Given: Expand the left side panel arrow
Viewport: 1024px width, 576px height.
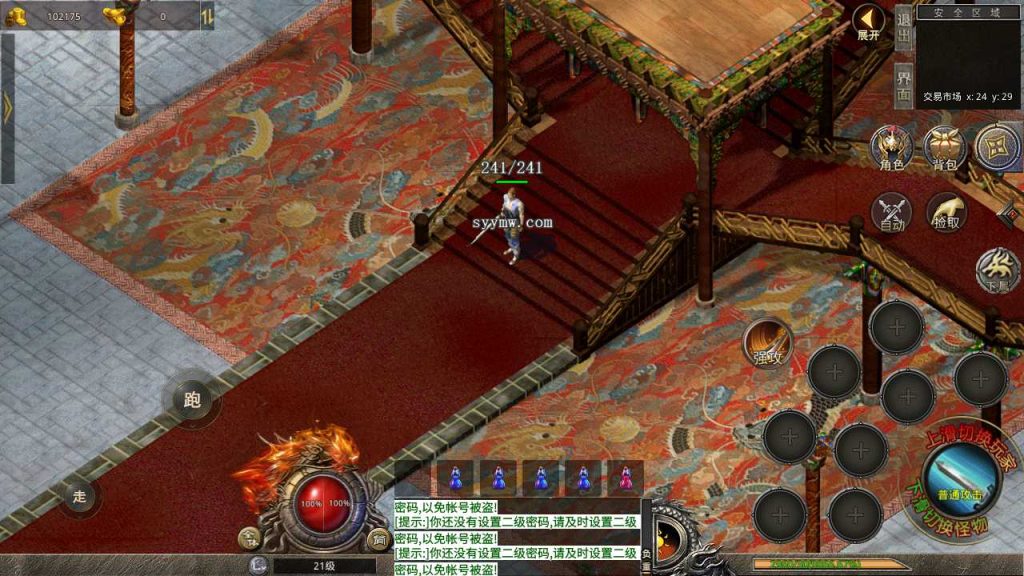Looking at the screenshot, I should [8, 108].
